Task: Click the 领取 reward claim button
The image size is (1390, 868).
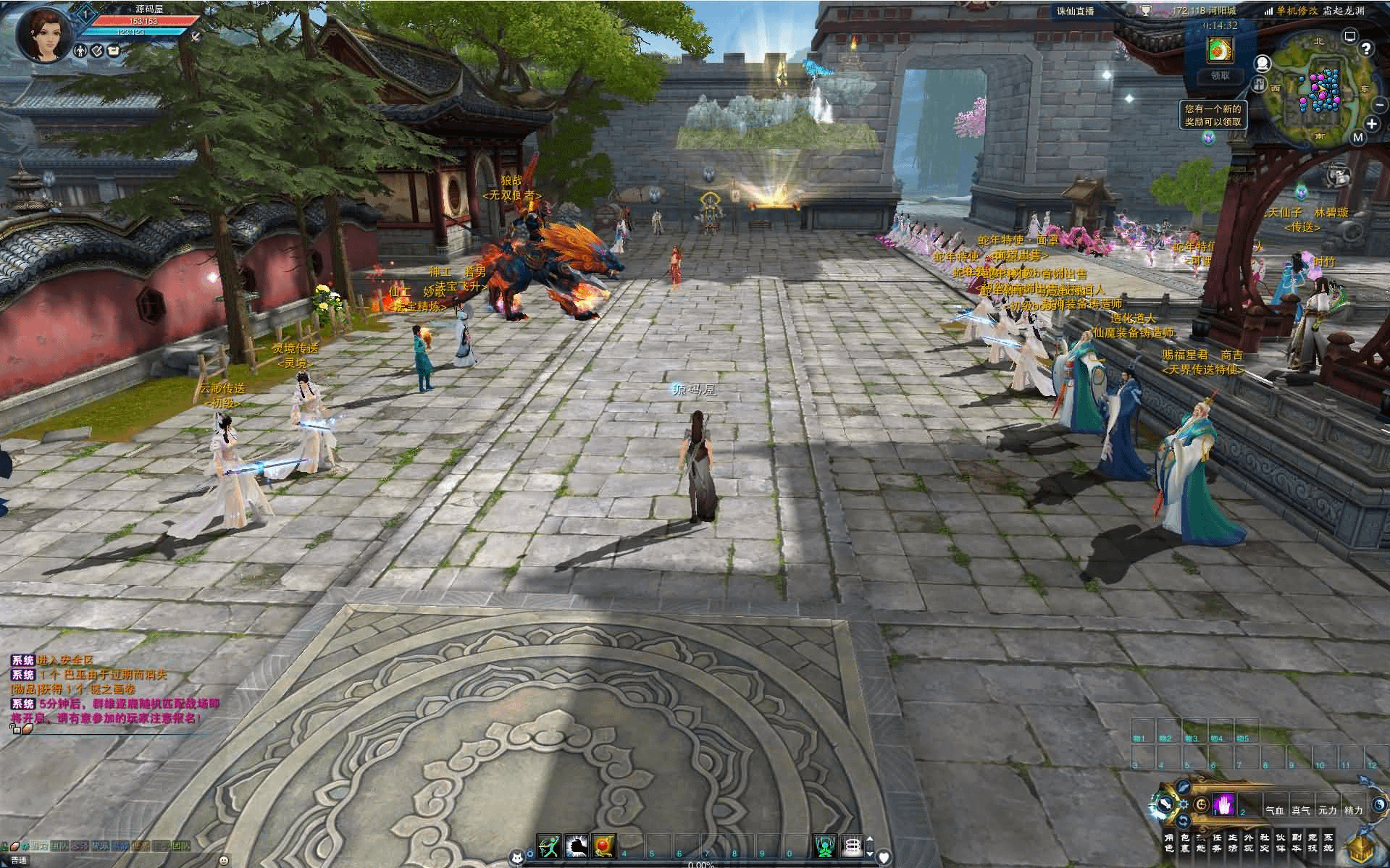Action: pyautogui.click(x=1220, y=75)
